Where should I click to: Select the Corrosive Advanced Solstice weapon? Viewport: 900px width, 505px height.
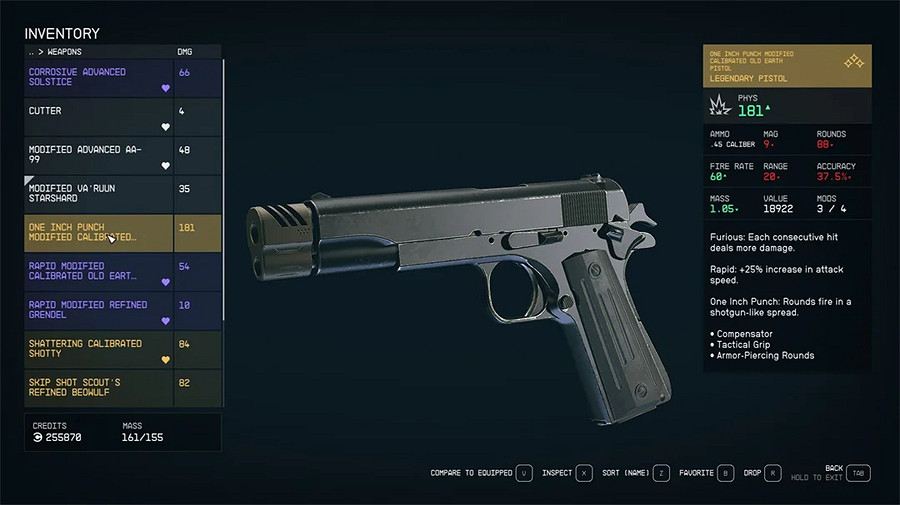point(98,77)
